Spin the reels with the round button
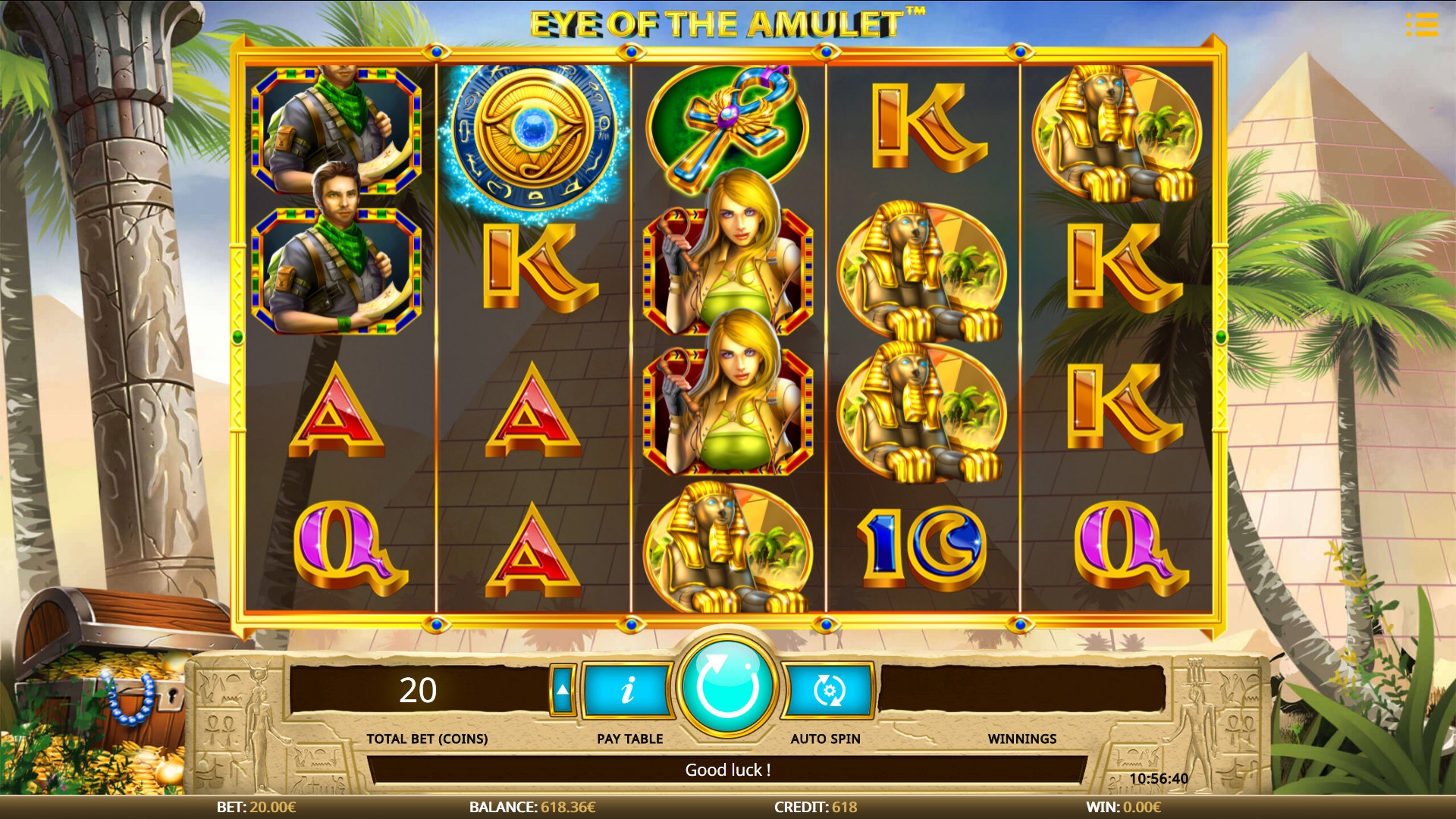Viewport: 1456px width, 819px height. (x=727, y=686)
